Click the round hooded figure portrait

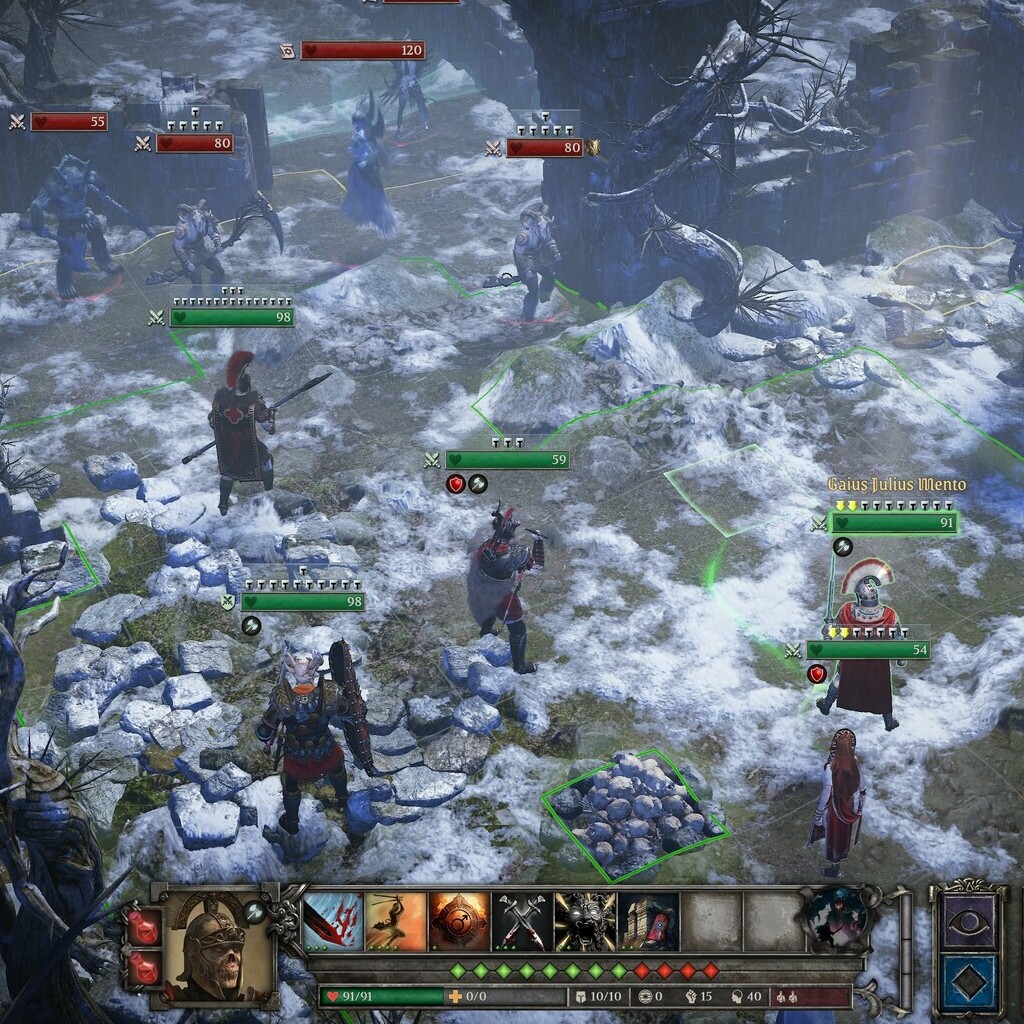[x=836, y=915]
